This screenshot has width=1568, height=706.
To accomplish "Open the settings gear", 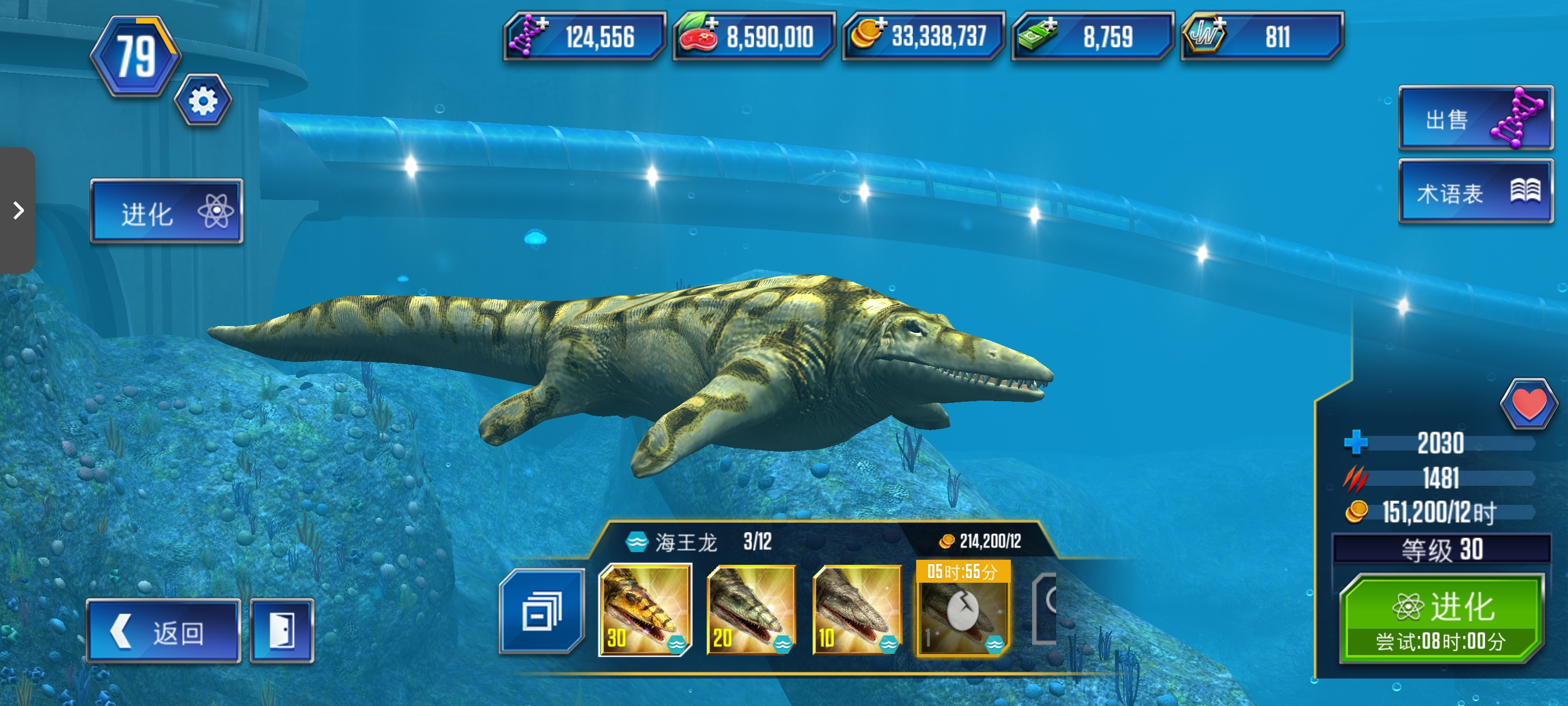I will click(203, 100).
